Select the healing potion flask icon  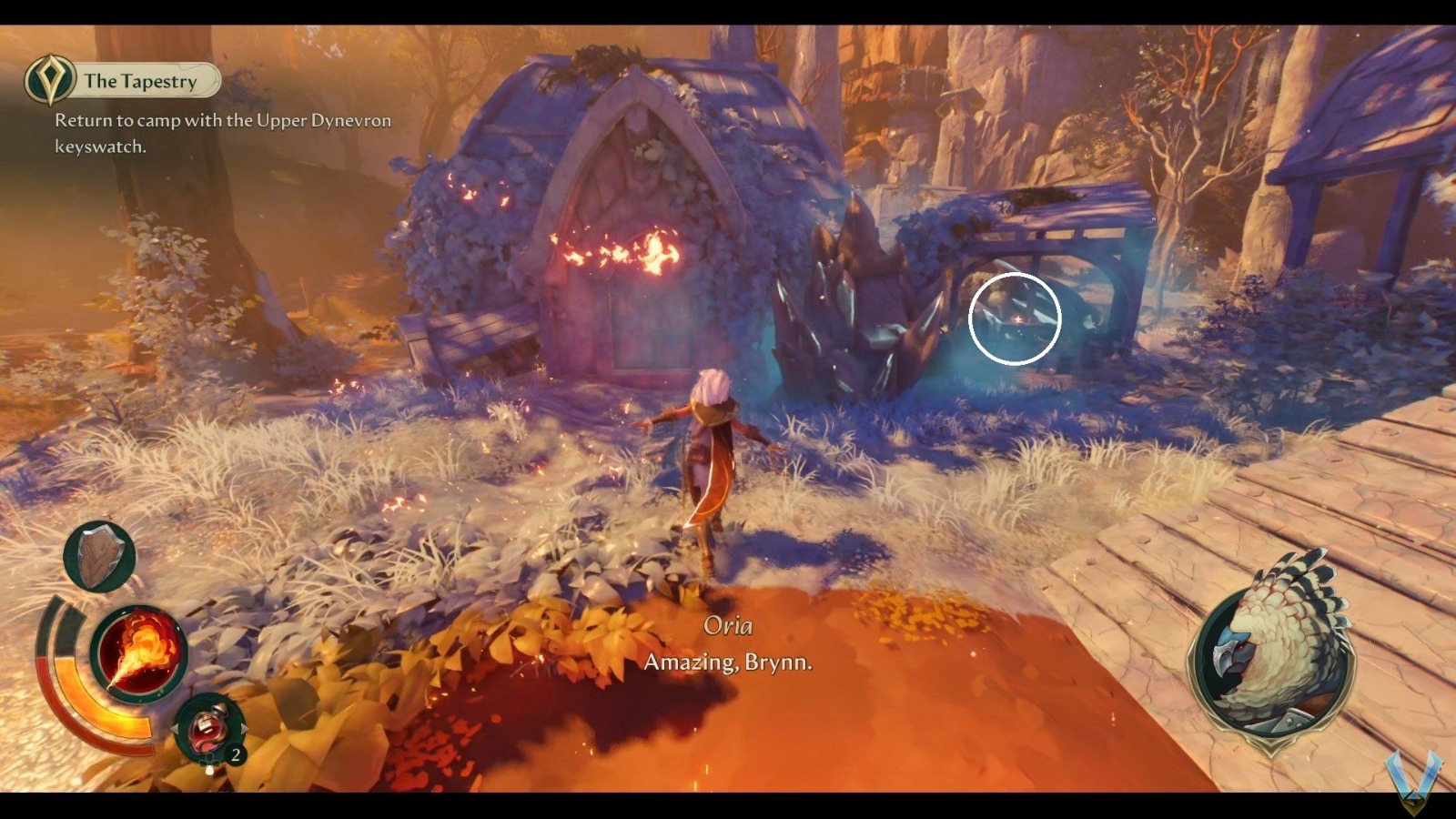pyautogui.click(x=209, y=727)
